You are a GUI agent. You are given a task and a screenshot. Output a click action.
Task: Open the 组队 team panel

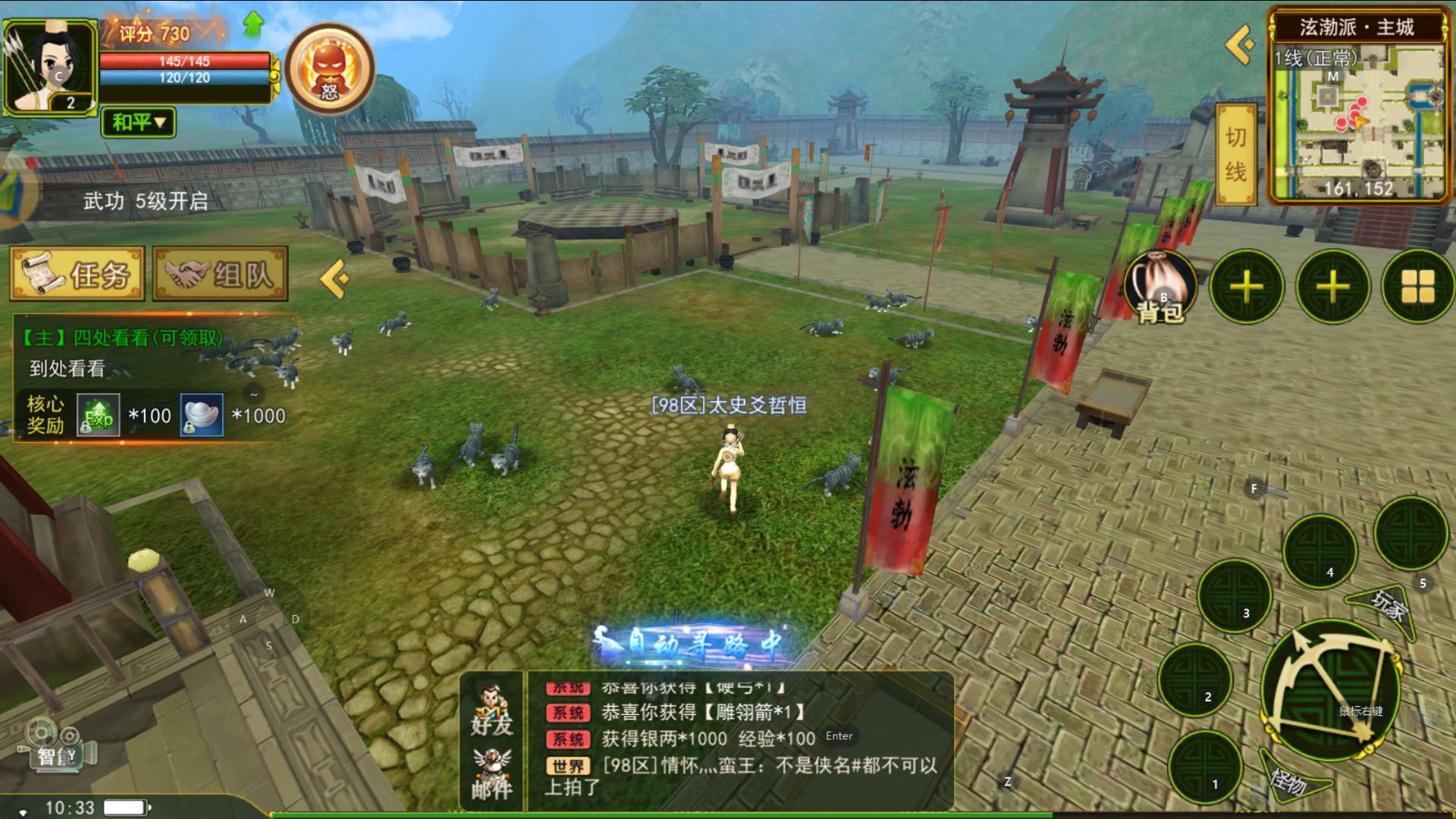(220, 274)
